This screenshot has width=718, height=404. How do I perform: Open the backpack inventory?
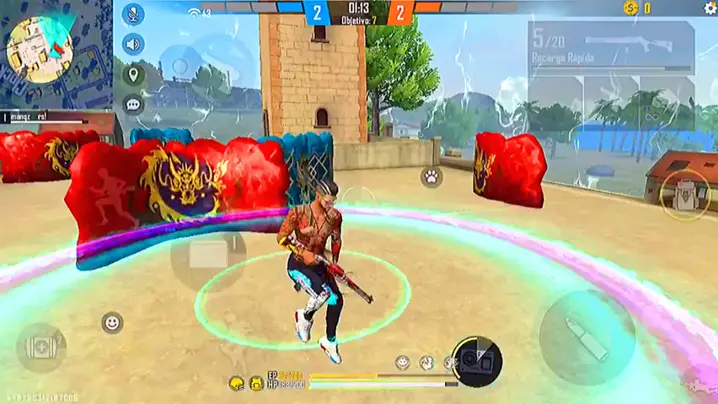[686, 193]
